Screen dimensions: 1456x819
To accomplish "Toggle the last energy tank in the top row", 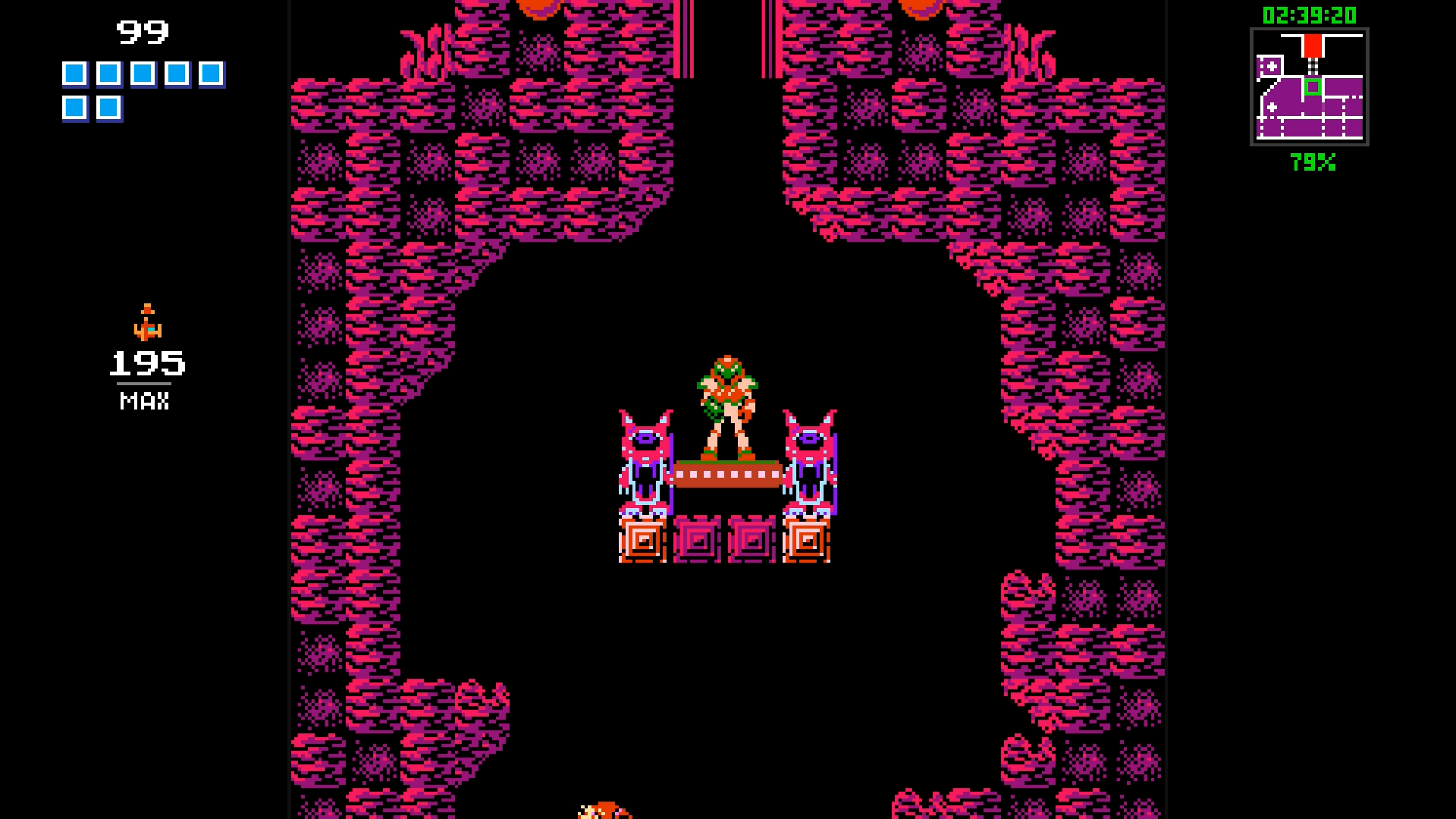I will coord(210,74).
